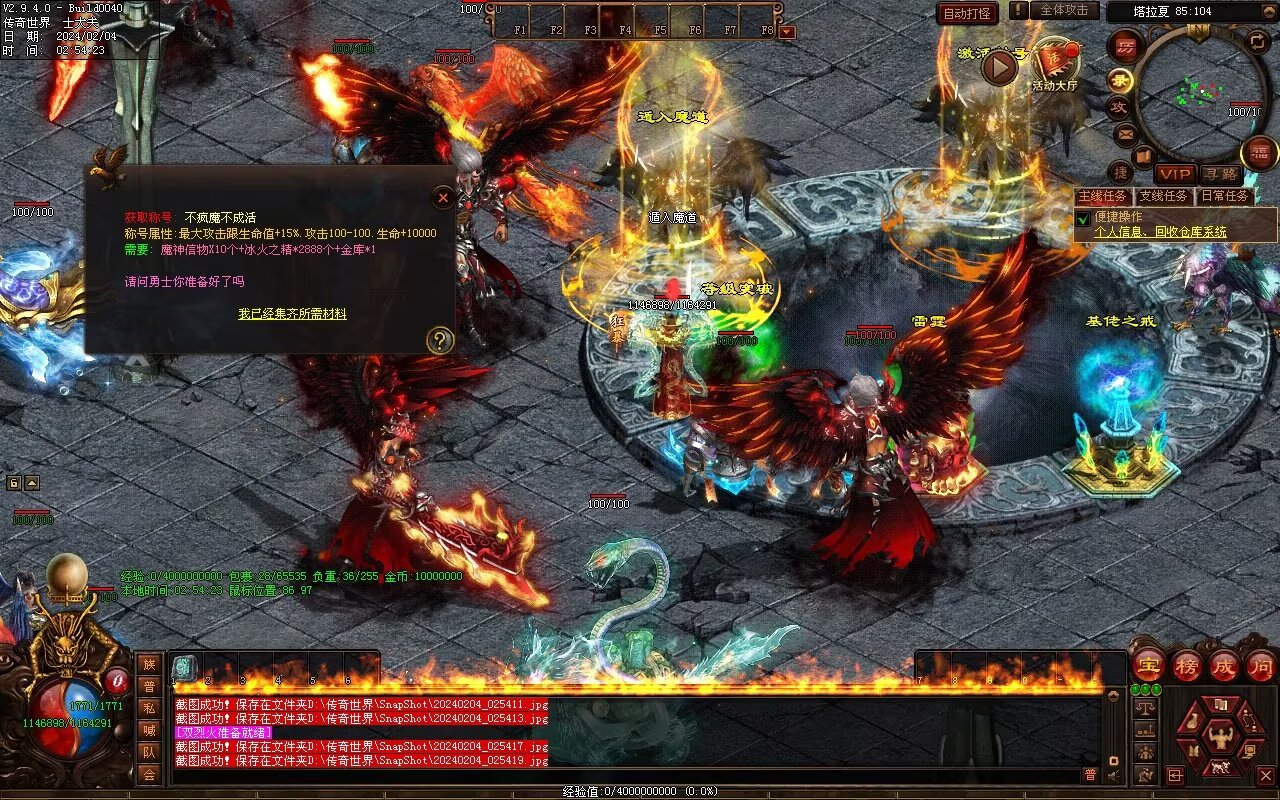Image resolution: width=1280 pixels, height=800 pixels.
Task: Choose '我已经集齐所需材料' dialogue option
Action: 292,314
